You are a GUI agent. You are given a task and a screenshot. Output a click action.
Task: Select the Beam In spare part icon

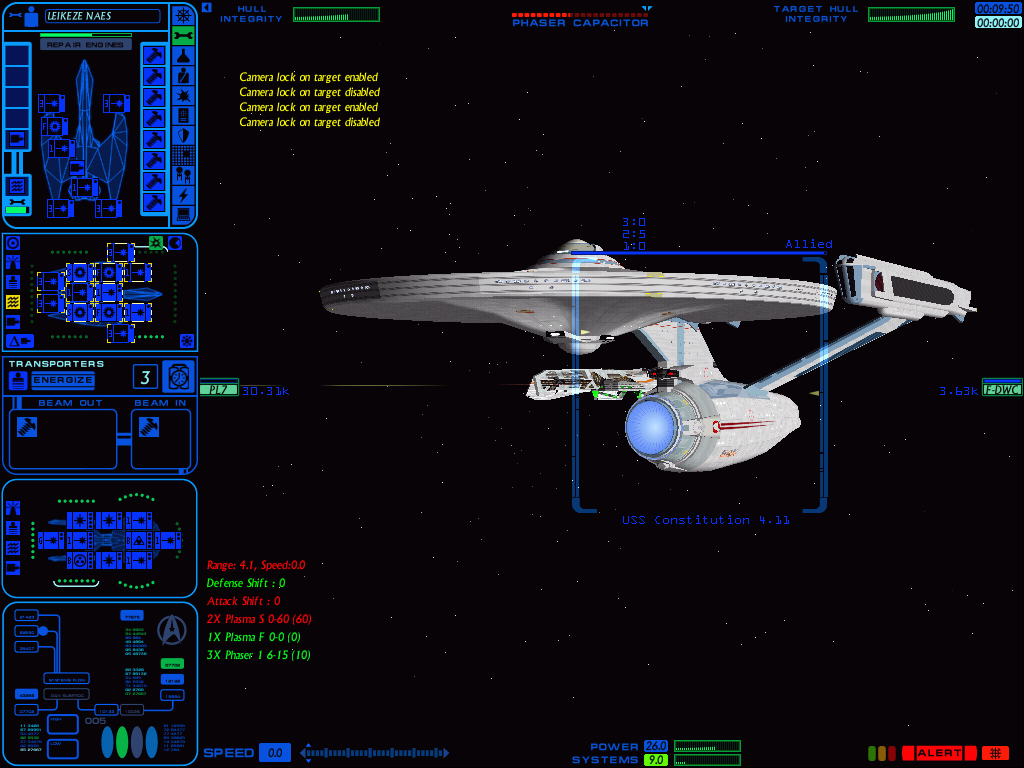pyautogui.click(x=149, y=425)
